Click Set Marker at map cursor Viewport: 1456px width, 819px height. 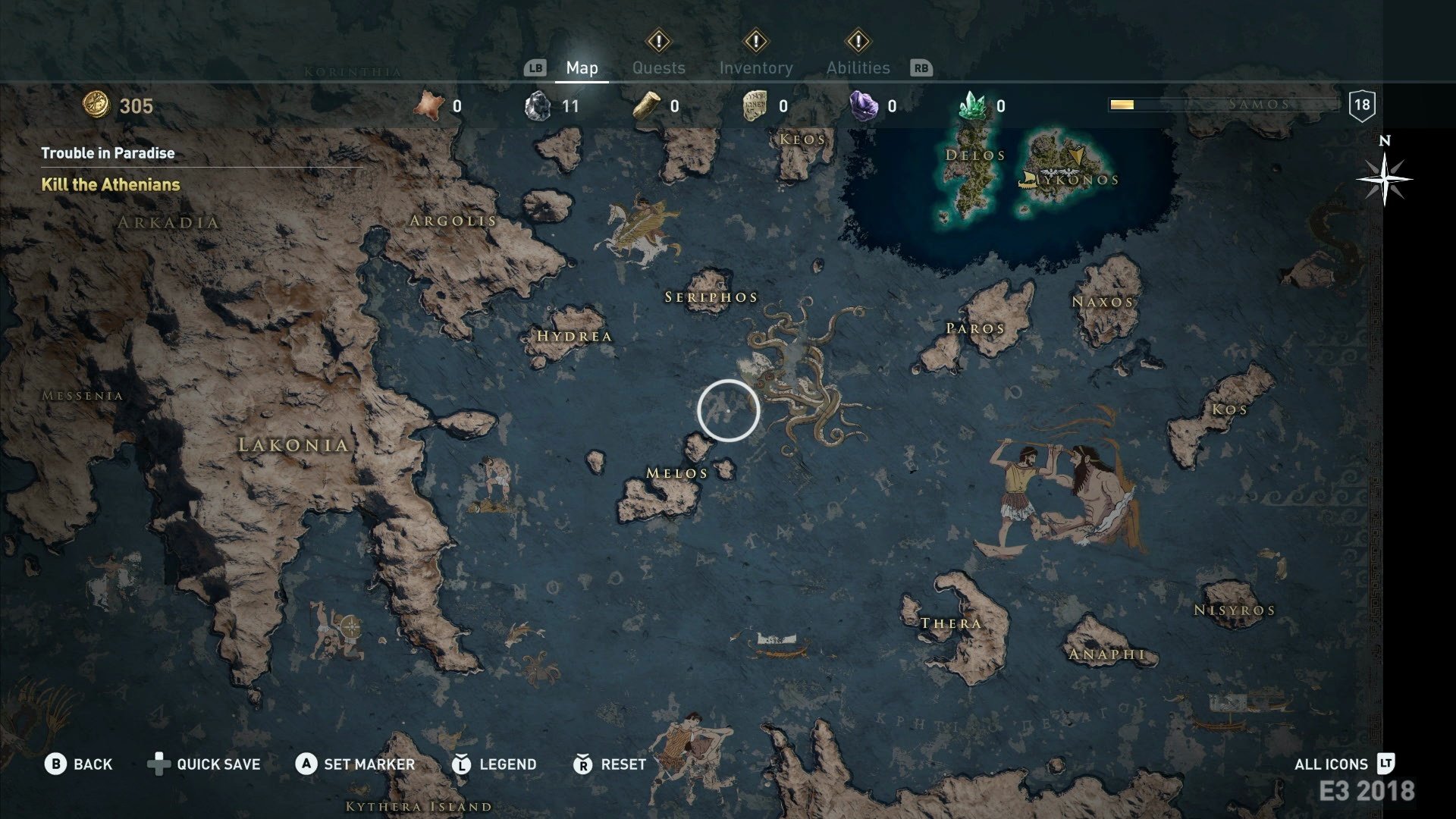(357, 764)
